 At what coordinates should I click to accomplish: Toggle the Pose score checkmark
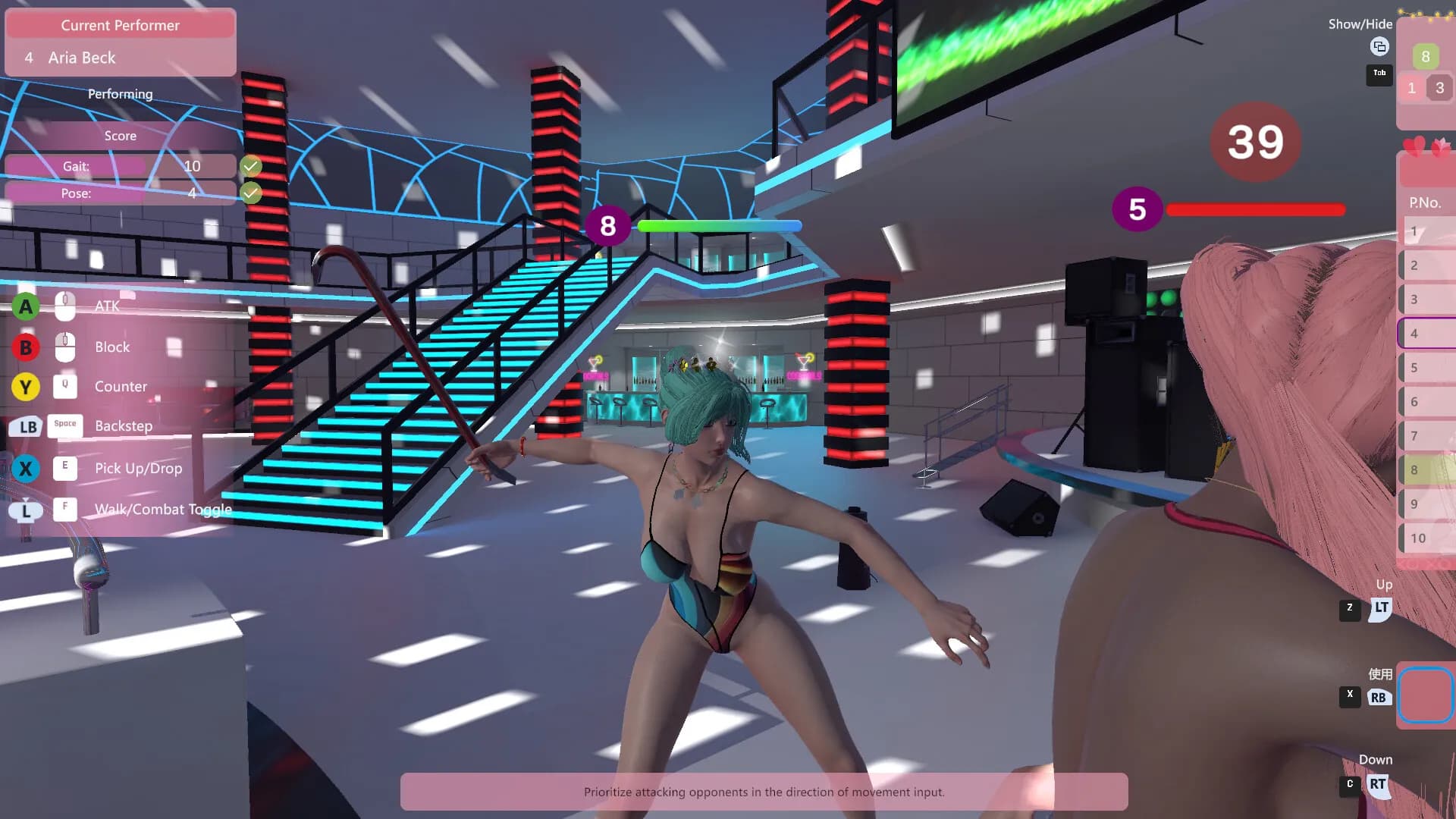252,193
